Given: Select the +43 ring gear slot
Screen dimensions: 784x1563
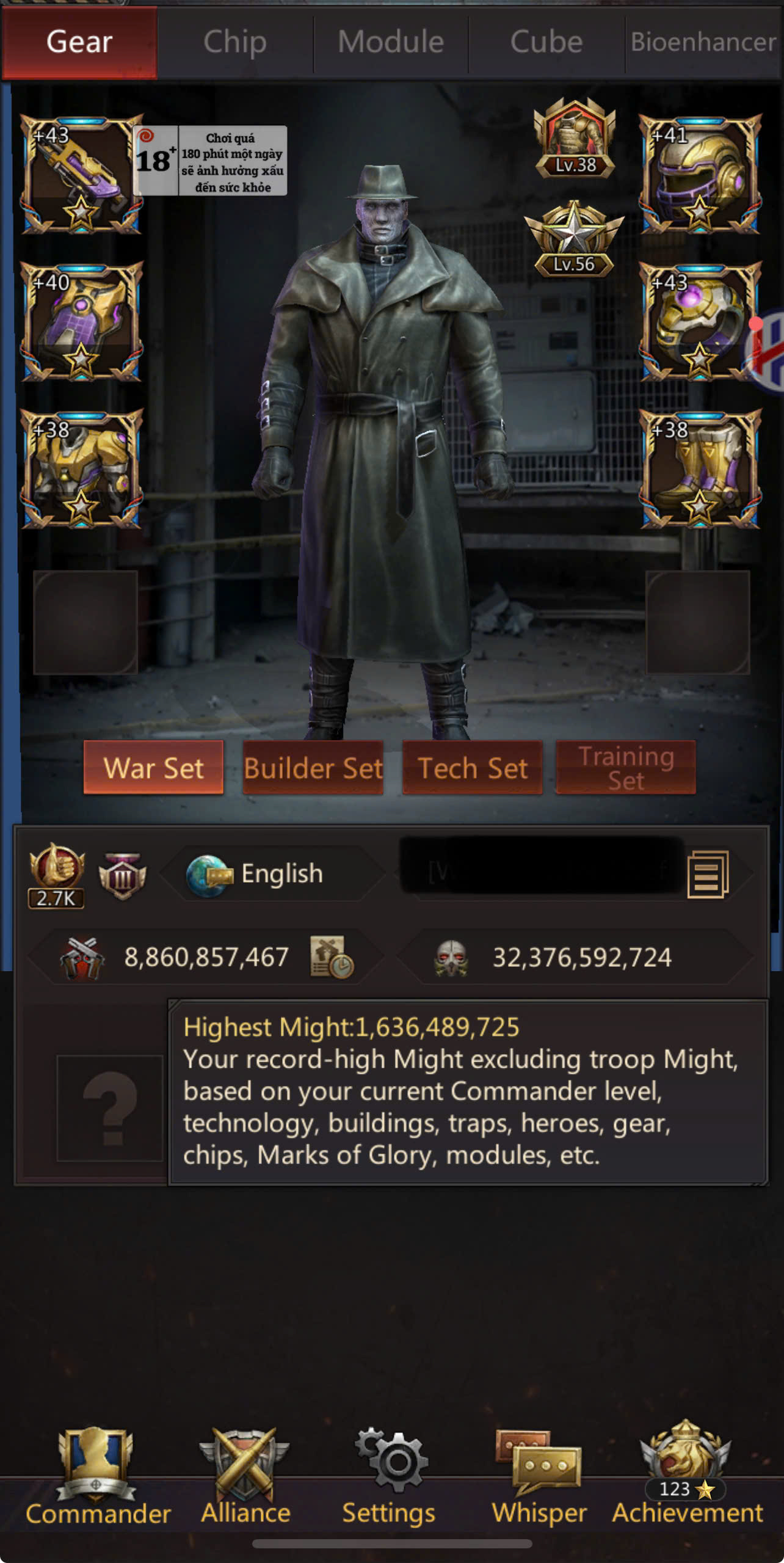Looking at the screenshot, I should coord(699,322).
